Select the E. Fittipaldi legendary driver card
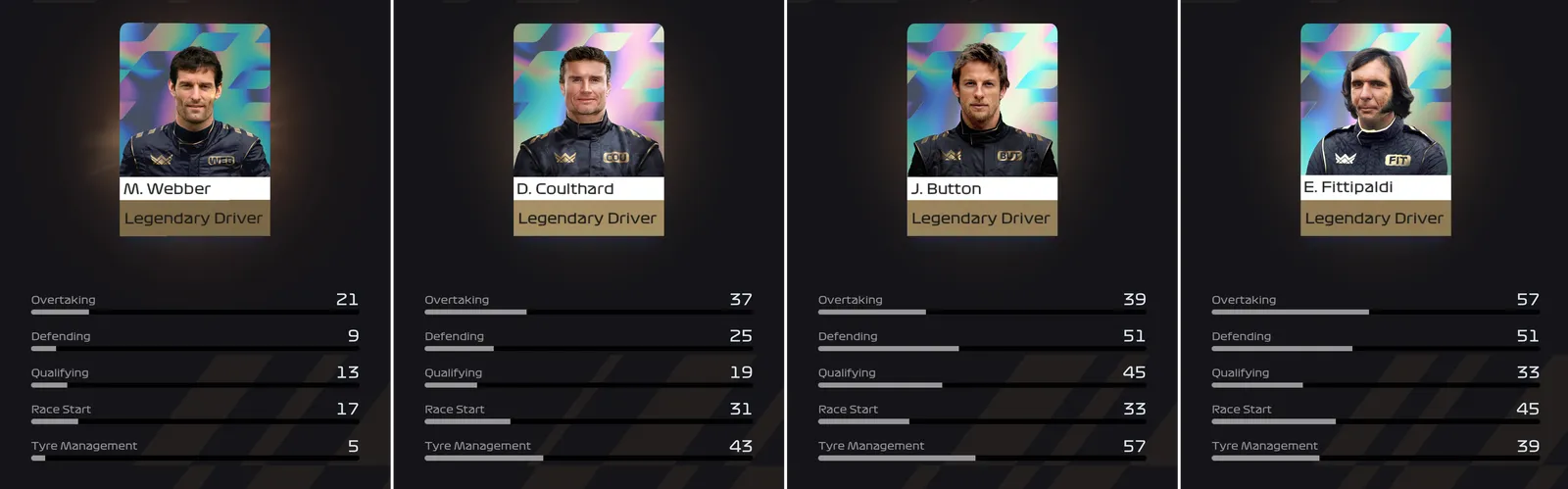The width and height of the screenshot is (1568, 489). coord(1375,129)
